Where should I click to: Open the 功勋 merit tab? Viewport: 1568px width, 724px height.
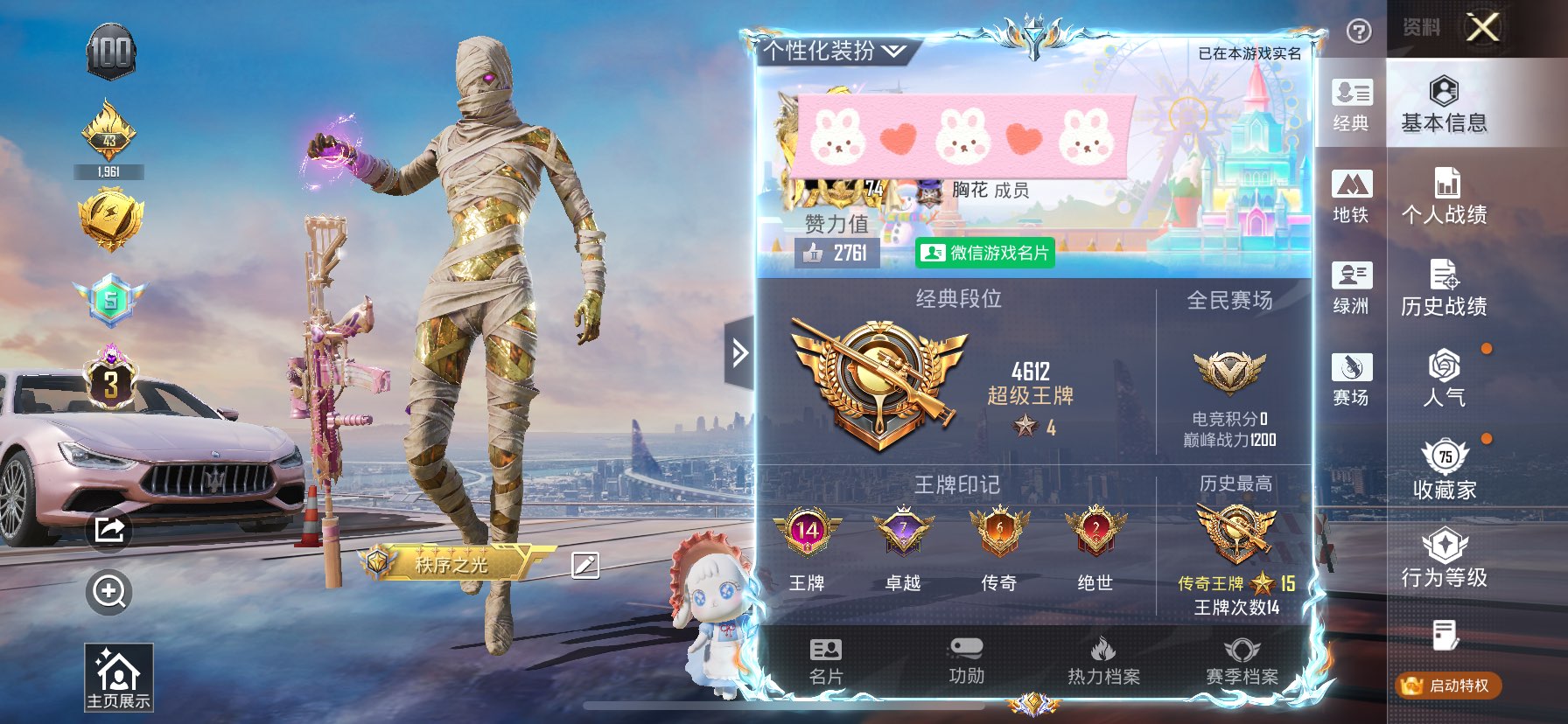(x=966, y=661)
